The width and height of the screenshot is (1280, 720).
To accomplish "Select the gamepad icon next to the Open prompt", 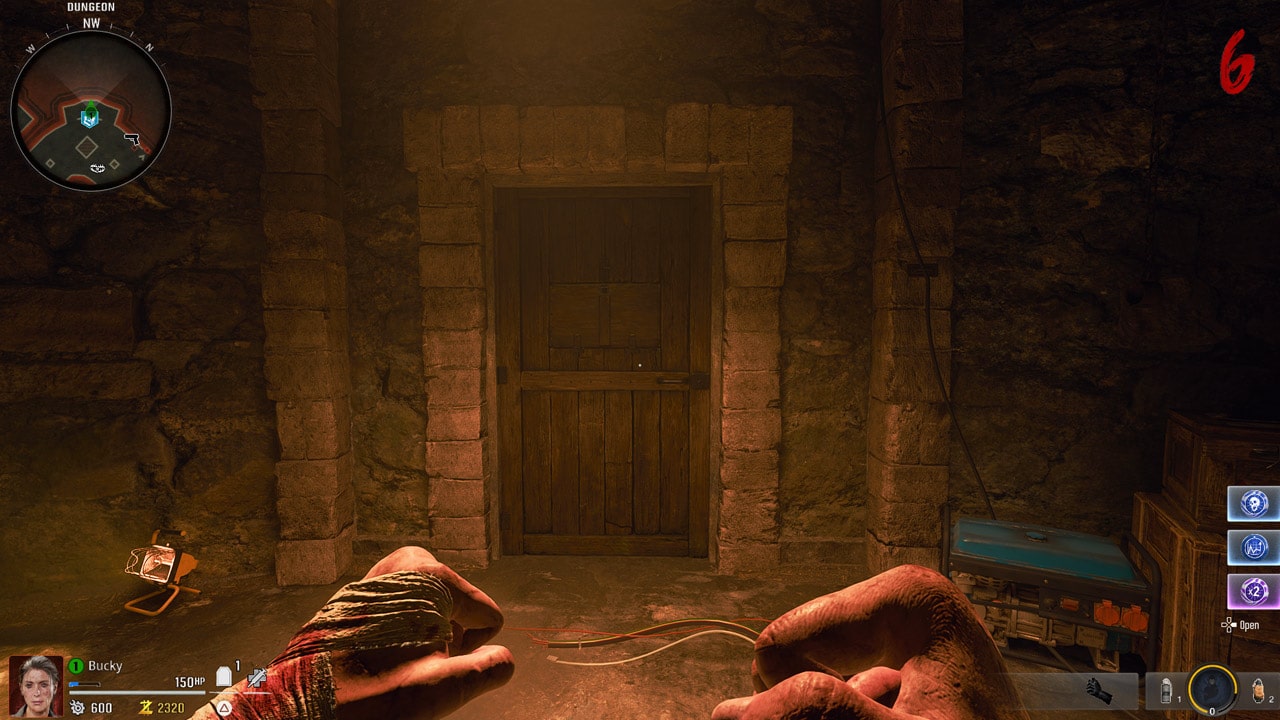I will coord(1228,626).
